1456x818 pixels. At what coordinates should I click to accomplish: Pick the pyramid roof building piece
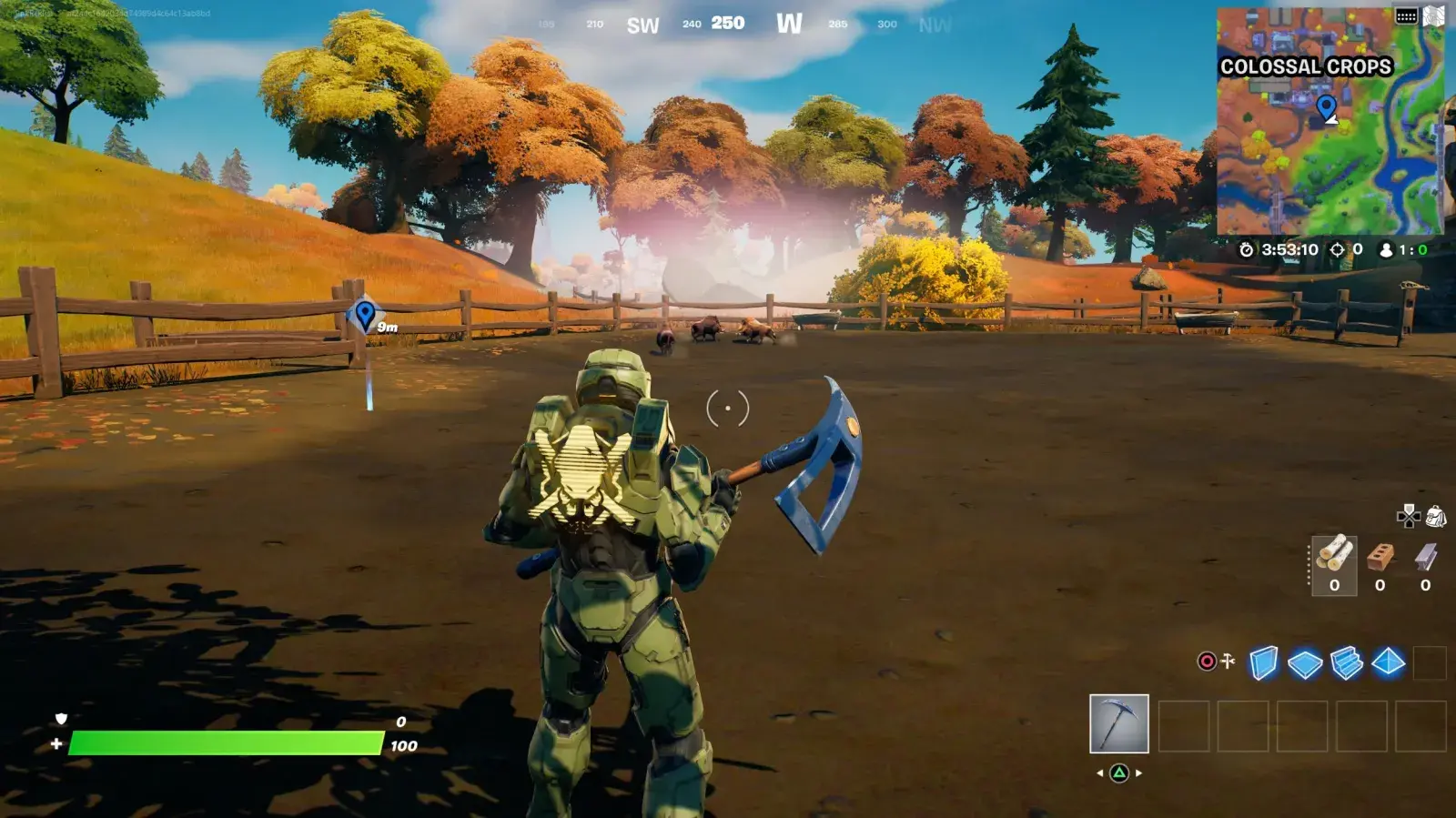[1388, 662]
